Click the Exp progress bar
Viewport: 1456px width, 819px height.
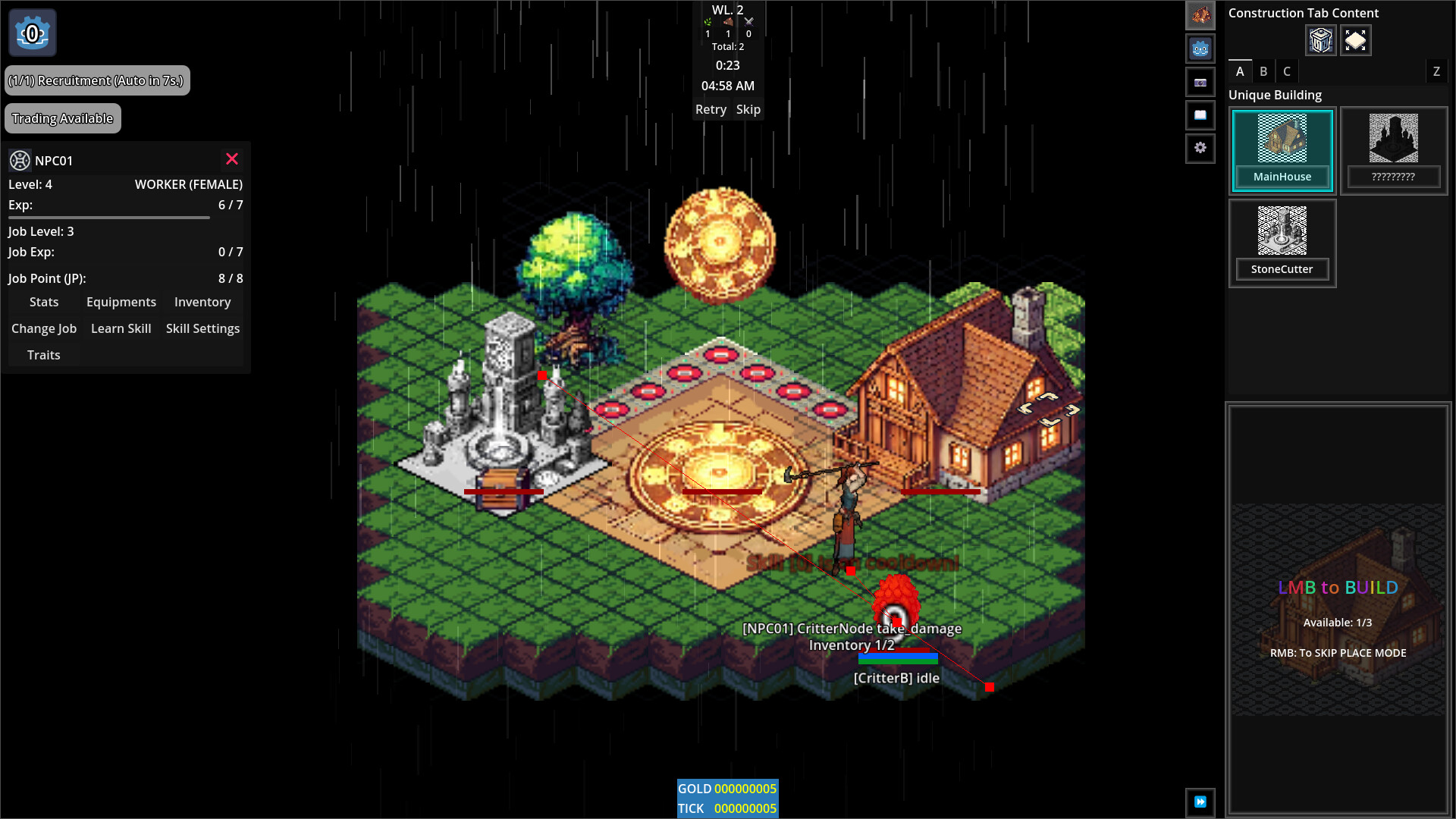[108, 218]
